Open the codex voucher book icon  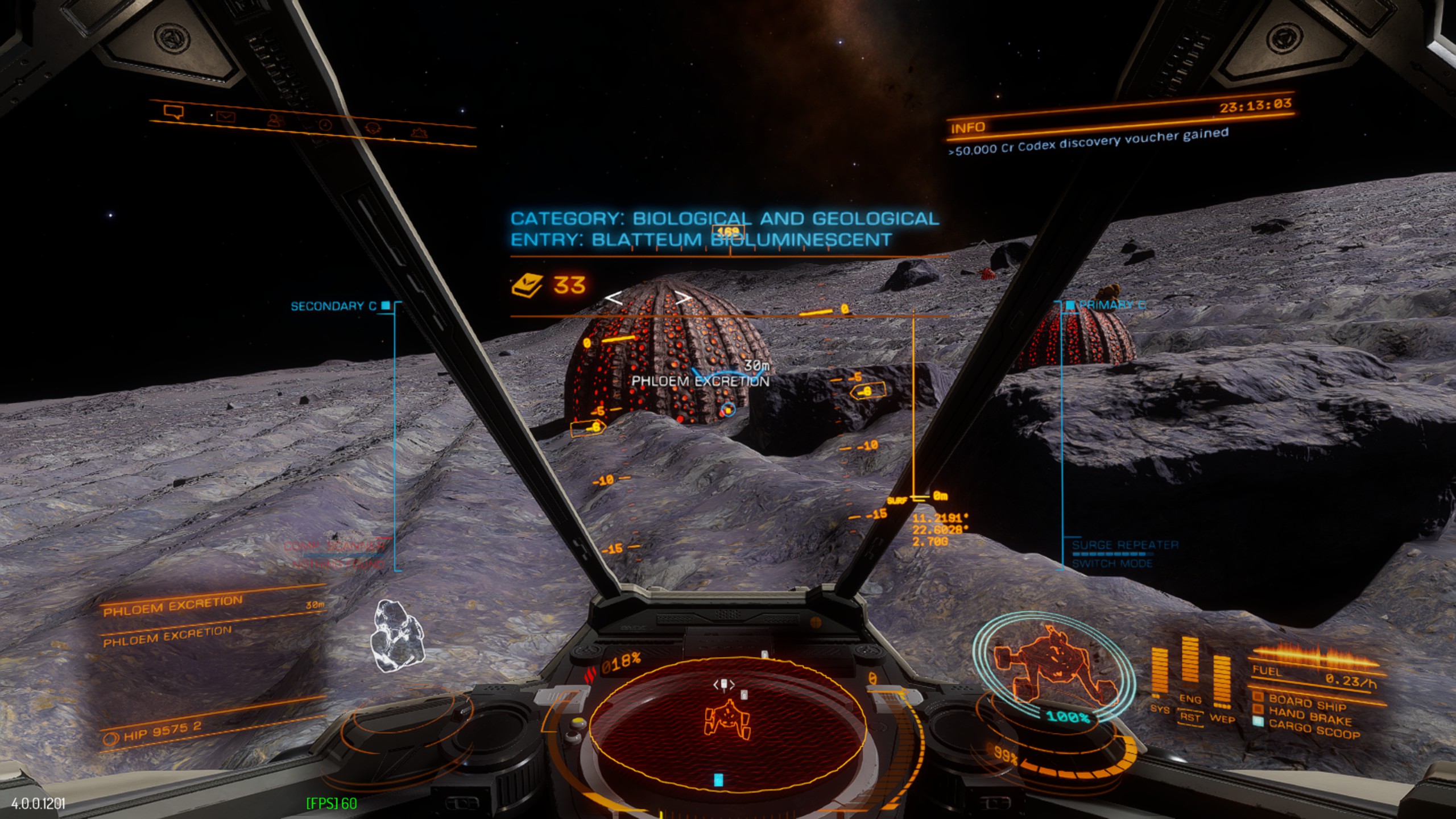[527, 284]
